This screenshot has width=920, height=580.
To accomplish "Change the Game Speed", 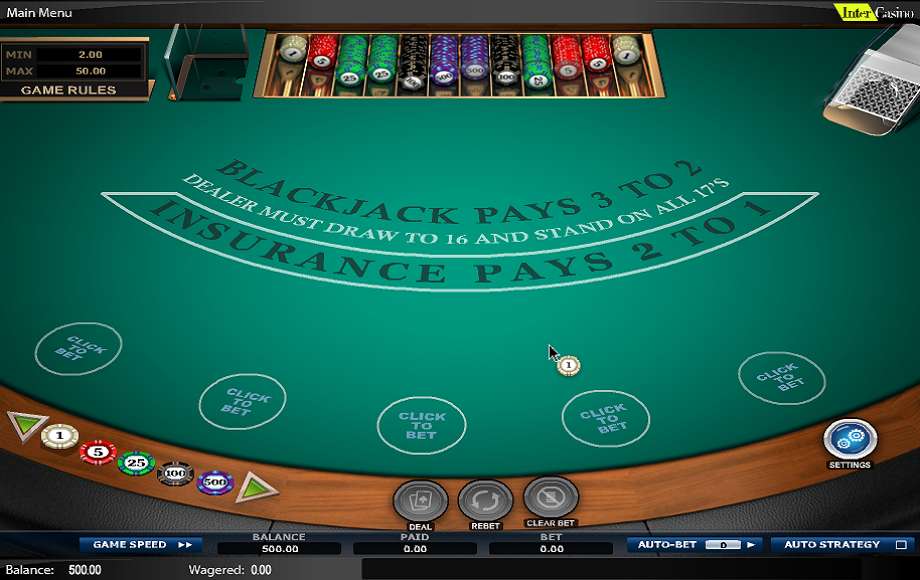I will click(x=141, y=545).
